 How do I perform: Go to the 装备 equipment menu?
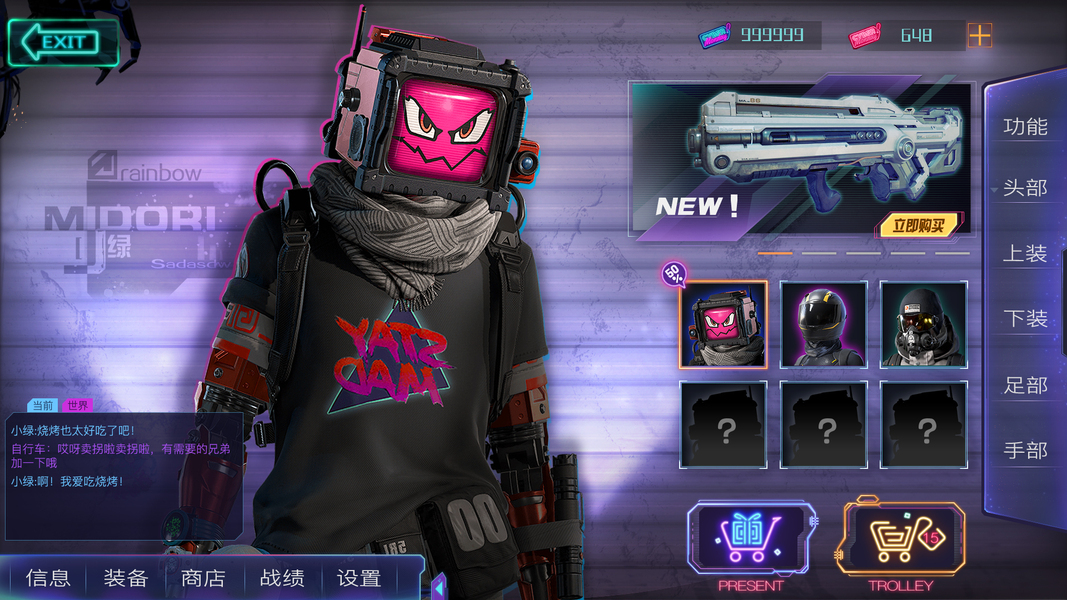point(126,578)
